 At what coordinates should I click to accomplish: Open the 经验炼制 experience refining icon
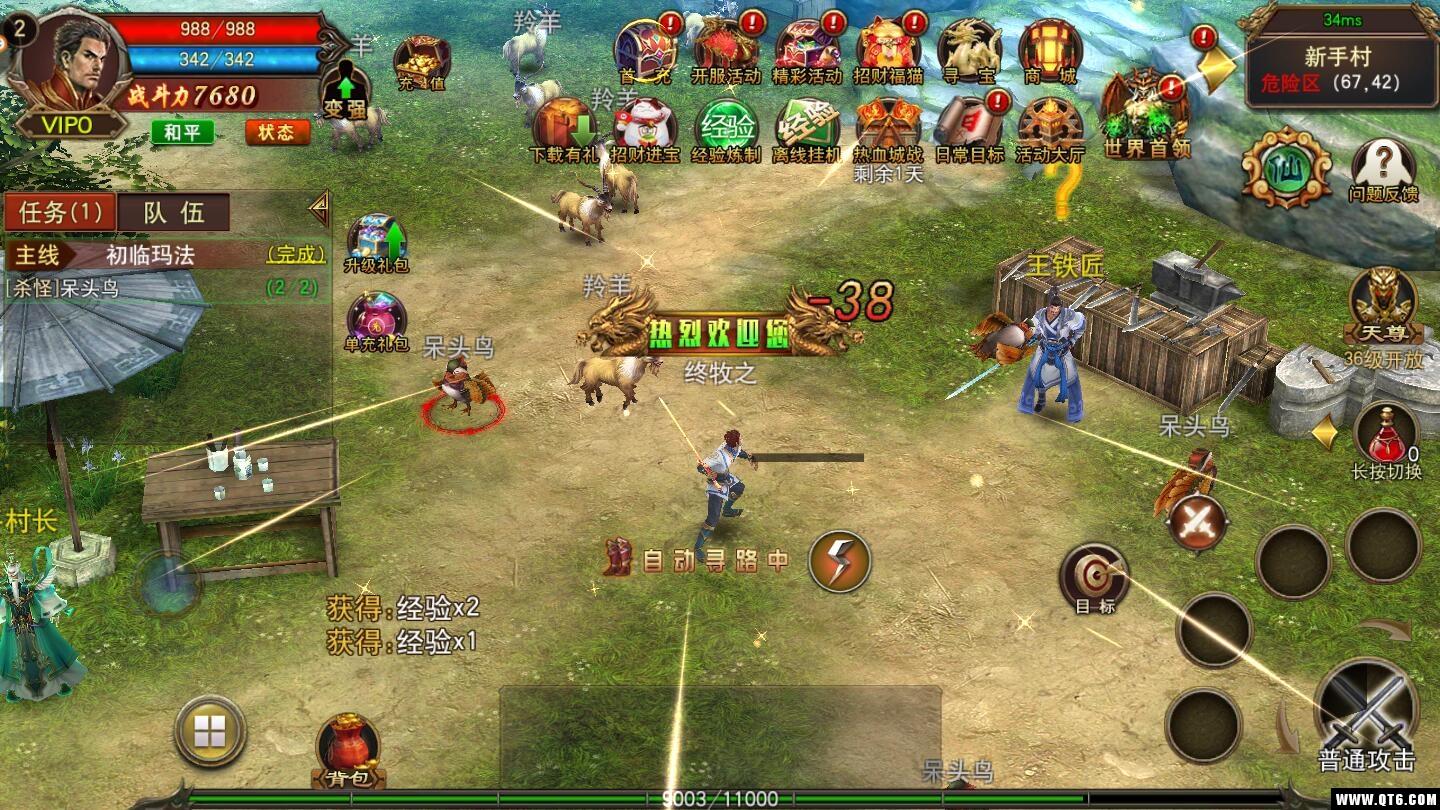(726, 127)
